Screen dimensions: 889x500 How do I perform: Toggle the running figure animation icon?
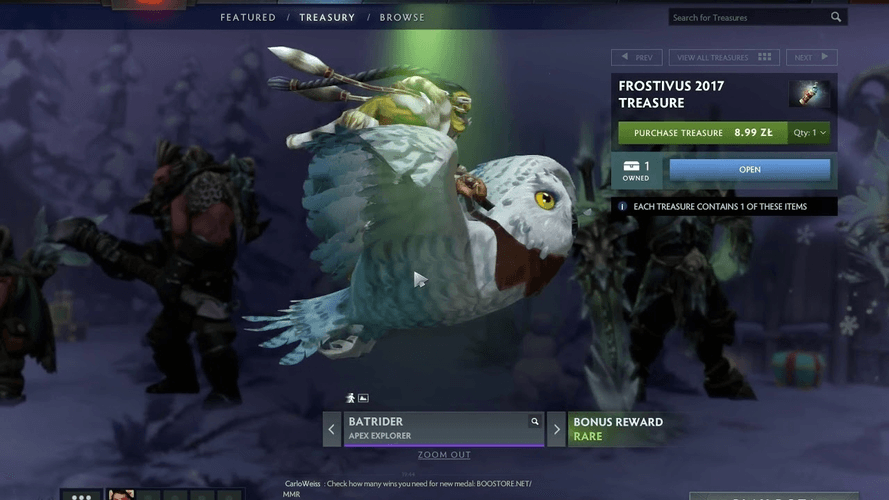click(350, 398)
